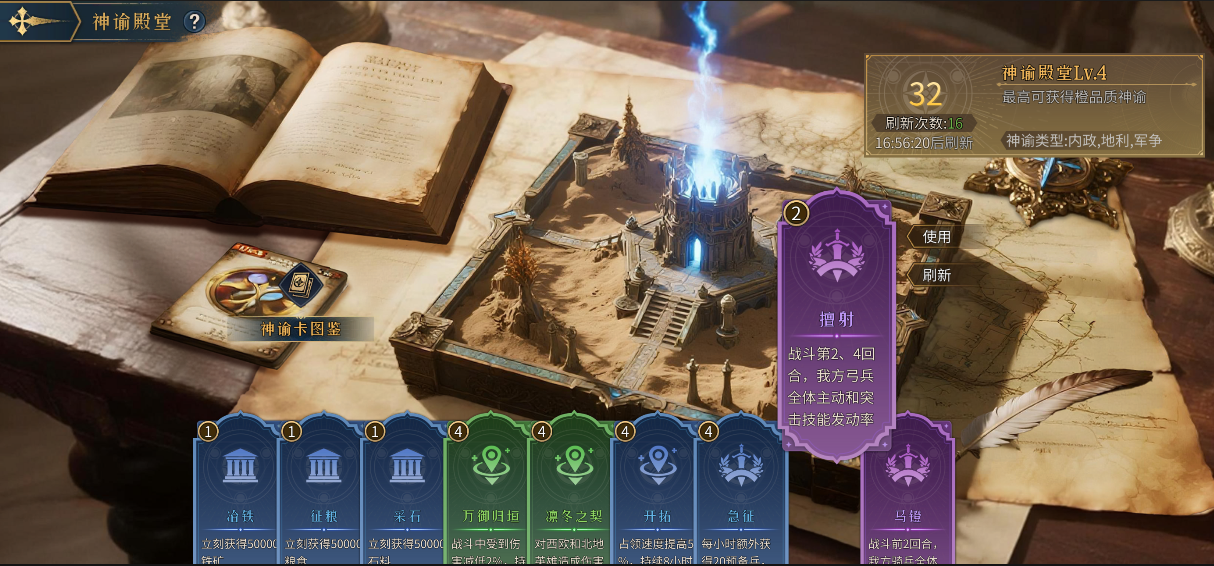Choose the green 凛冬之契 card
Viewport: 1214px width, 566px height.
point(571,490)
